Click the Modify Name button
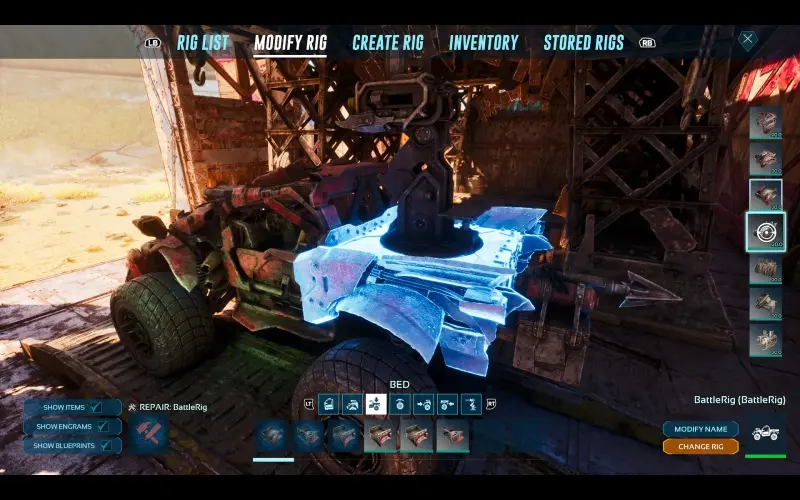This screenshot has height=500, width=800. pyautogui.click(x=700, y=429)
